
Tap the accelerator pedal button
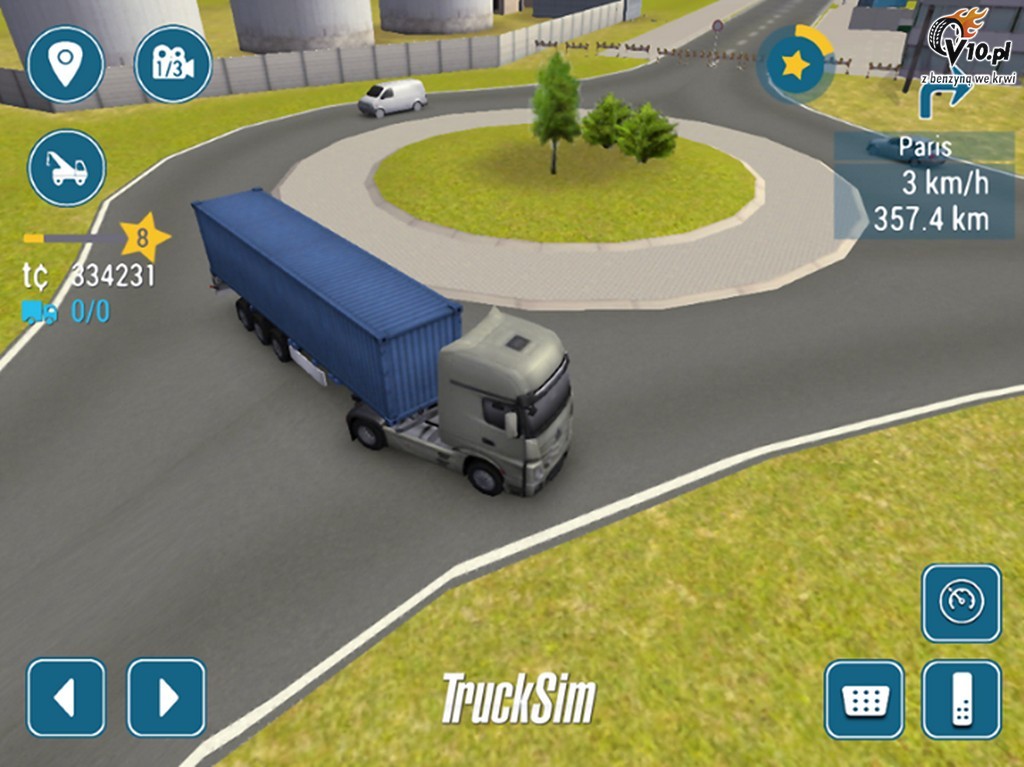point(961,700)
